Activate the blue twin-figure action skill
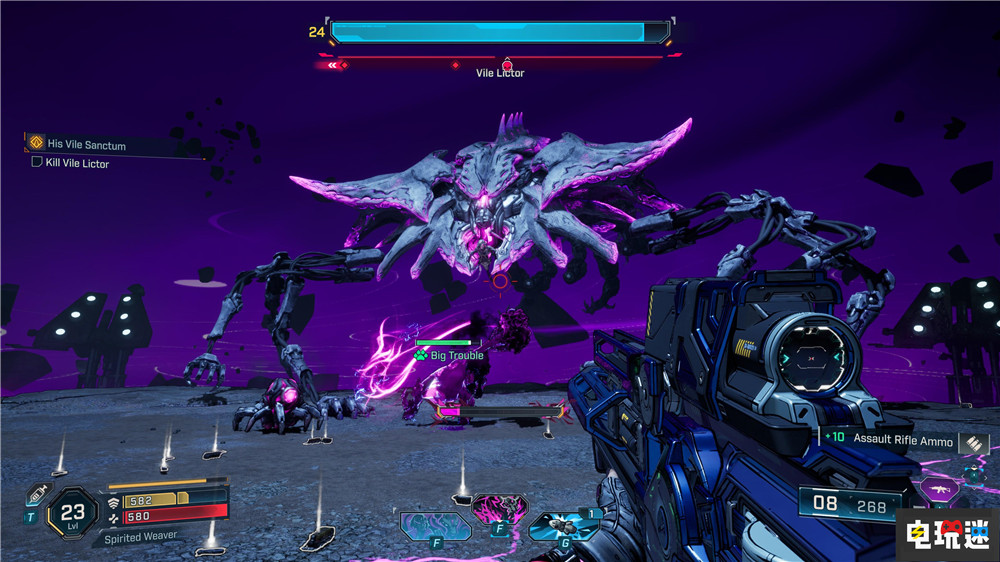The width and height of the screenshot is (1000, 562). coord(435,525)
